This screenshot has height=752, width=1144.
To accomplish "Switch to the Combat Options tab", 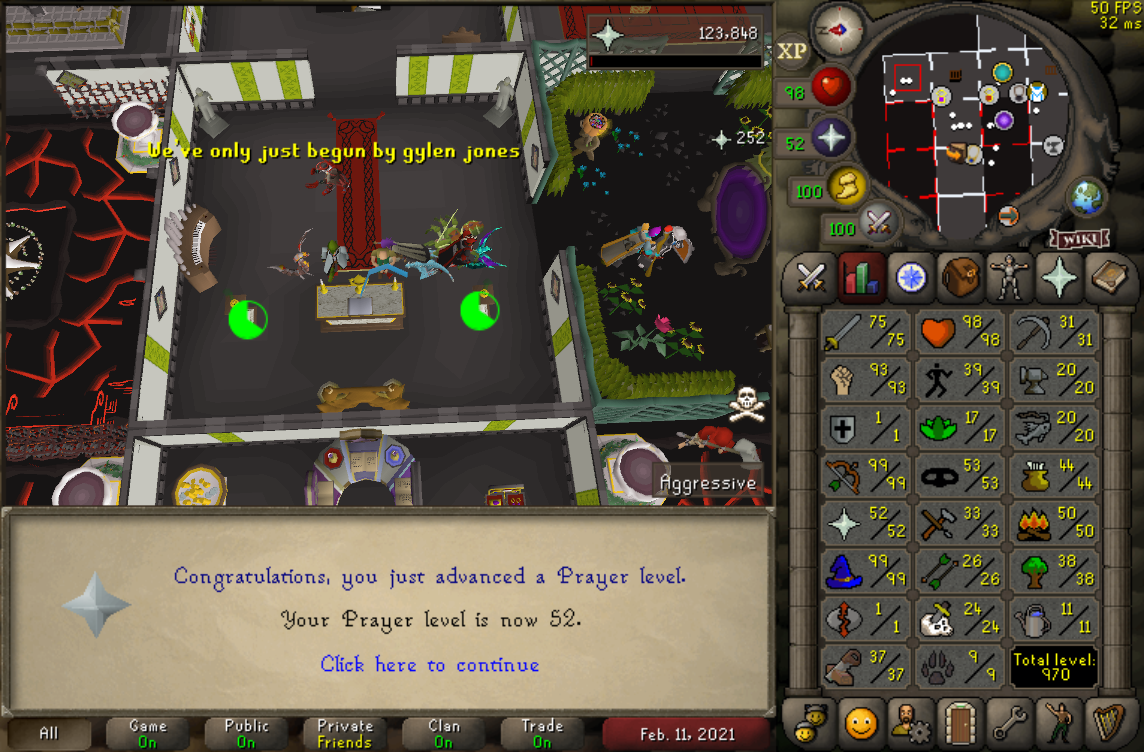I will (808, 277).
